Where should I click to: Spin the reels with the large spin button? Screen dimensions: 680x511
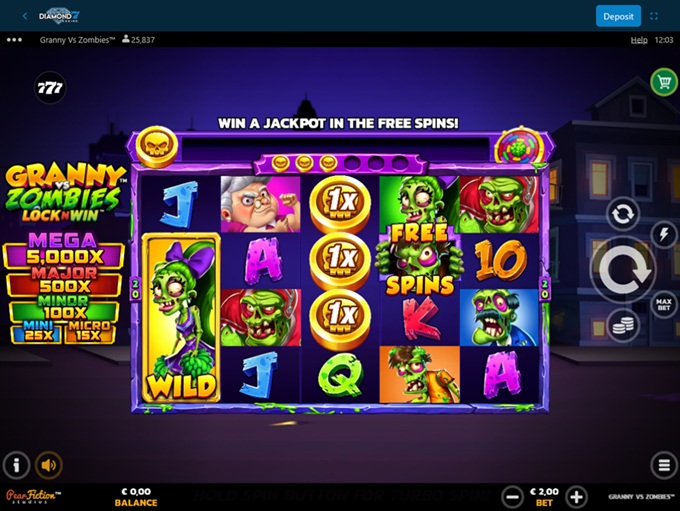click(x=622, y=270)
